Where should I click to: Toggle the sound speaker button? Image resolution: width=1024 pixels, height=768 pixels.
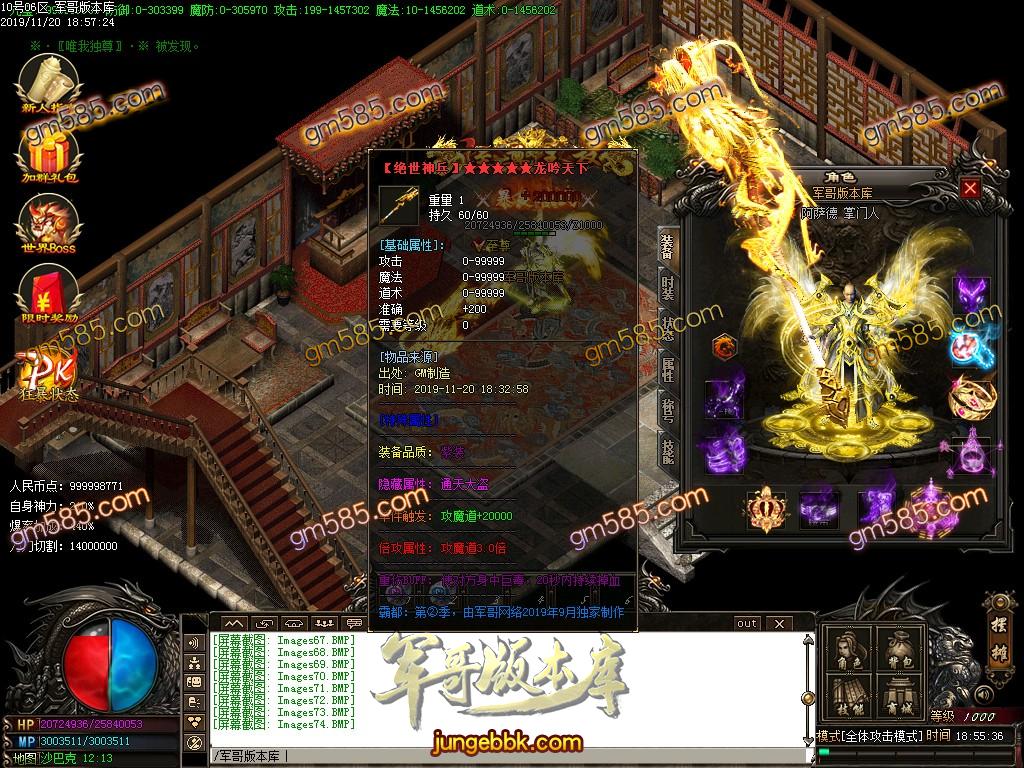click(983, 693)
